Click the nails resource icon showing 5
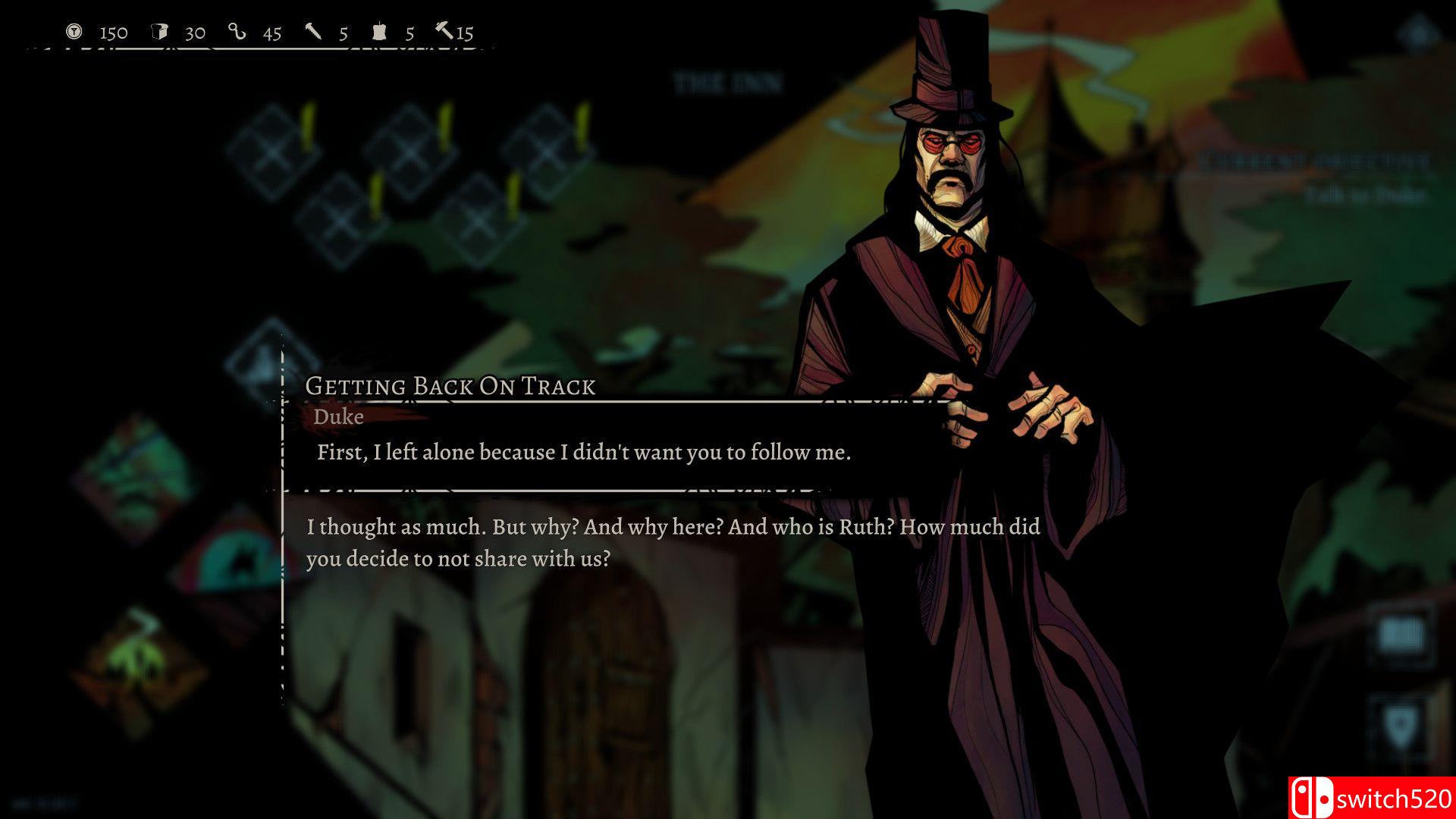The width and height of the screenshot is (1456, 819). pyautogui.click(x=312, y=32)
